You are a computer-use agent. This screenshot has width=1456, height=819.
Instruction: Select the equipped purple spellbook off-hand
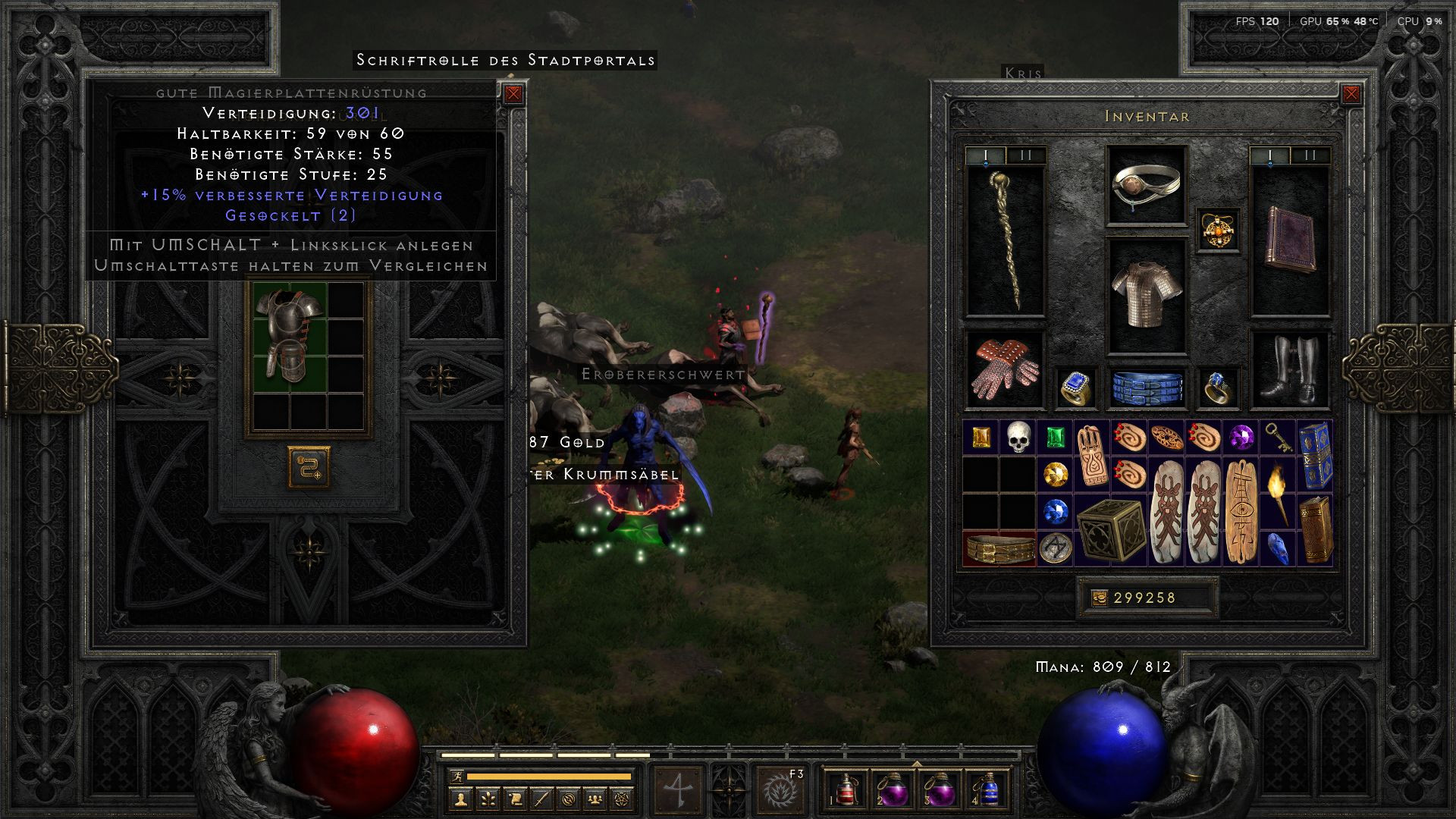[1290, 240]
